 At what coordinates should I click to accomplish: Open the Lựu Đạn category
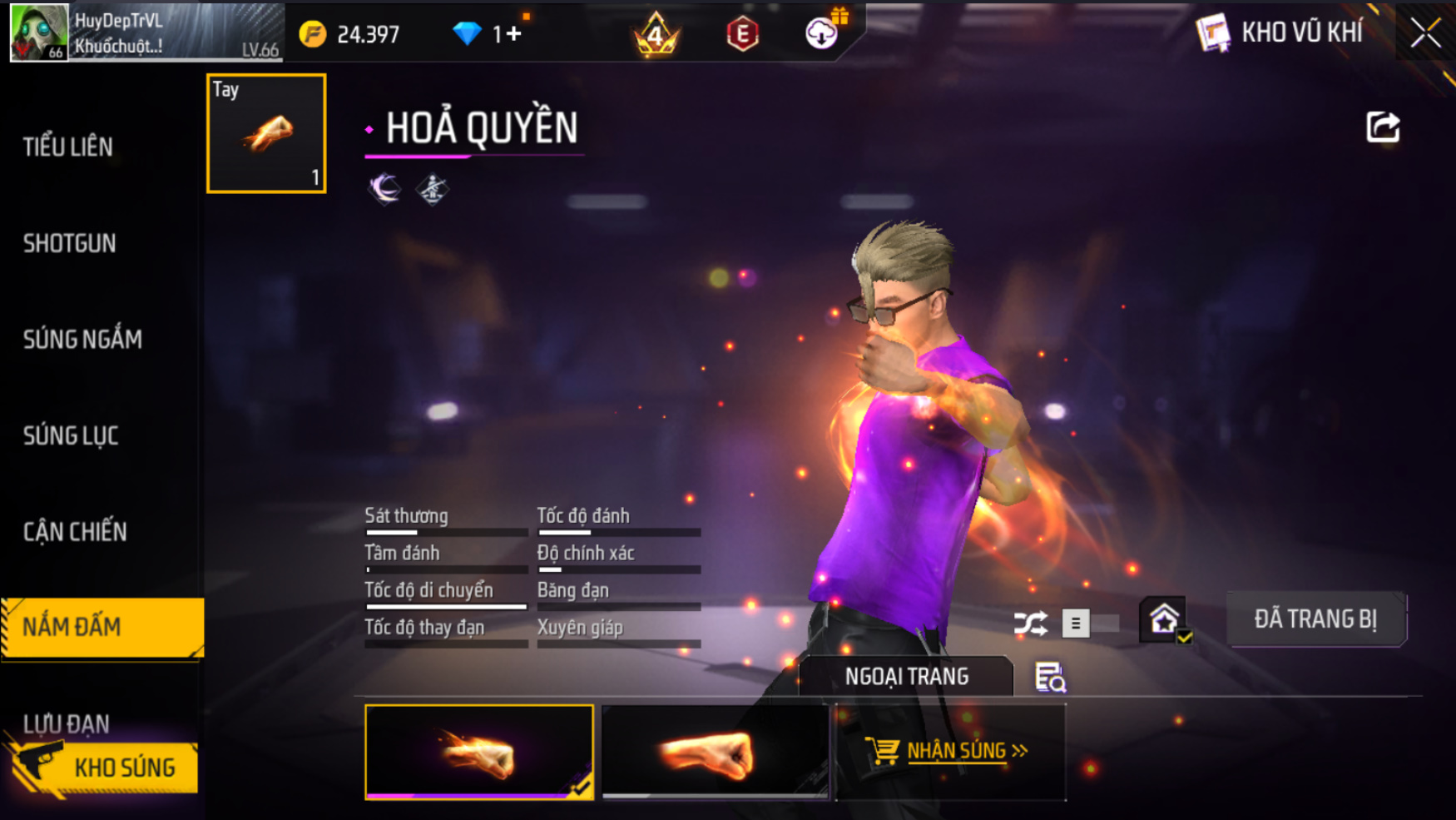67,723
